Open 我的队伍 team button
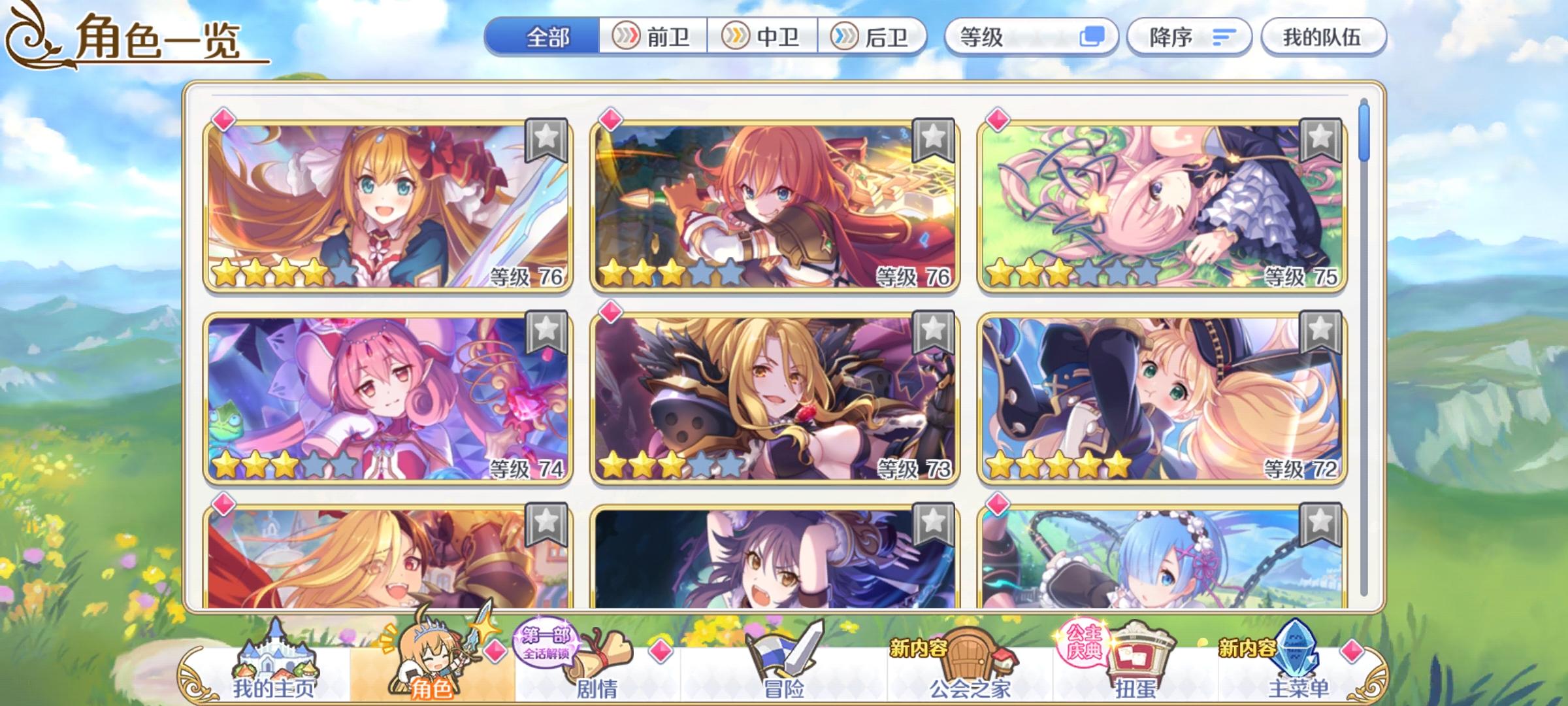Screen dimensions: 1568x706 tap(1326, 37)
